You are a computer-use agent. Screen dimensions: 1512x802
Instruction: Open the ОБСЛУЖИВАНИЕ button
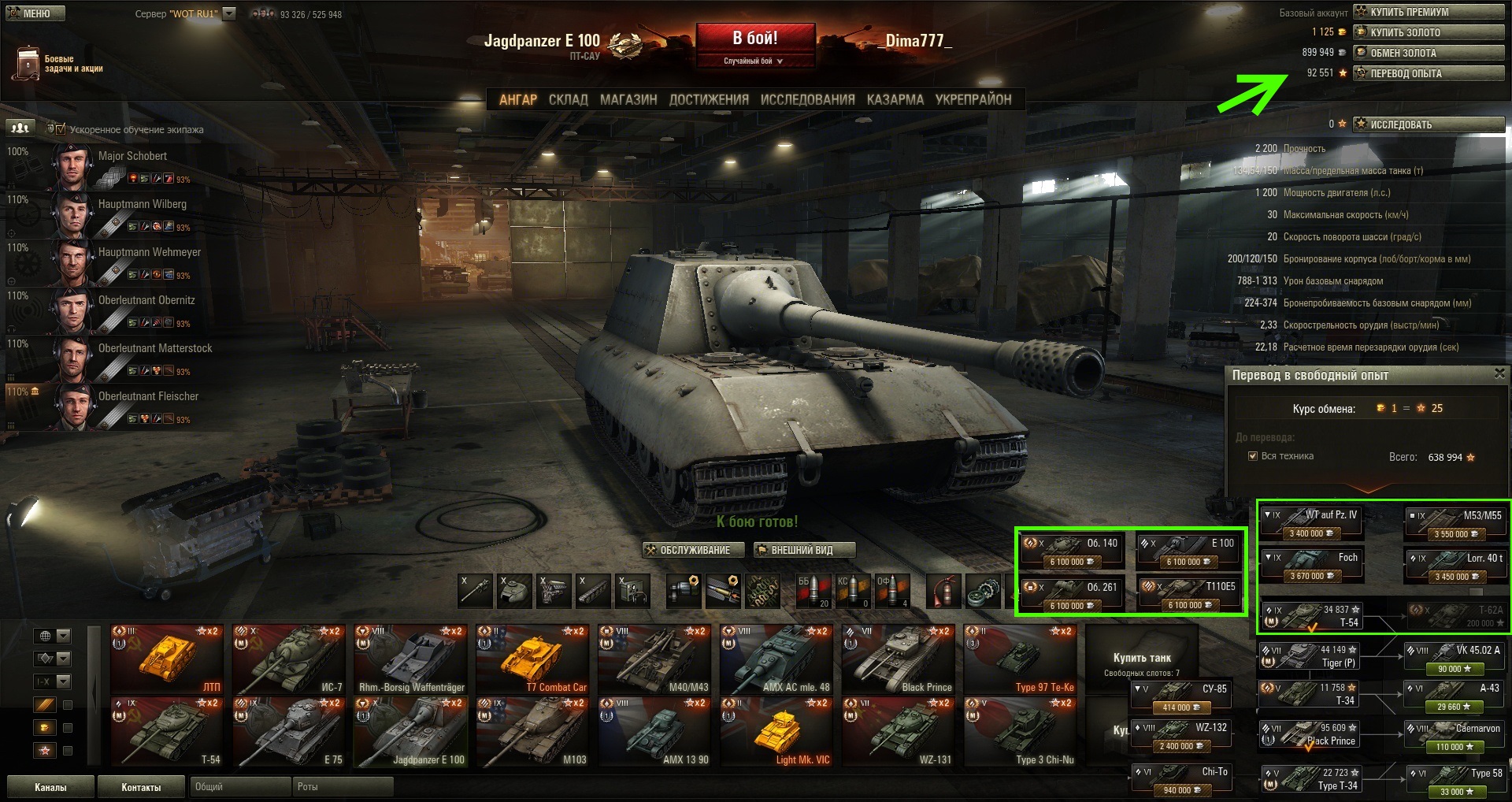[694, 550]
